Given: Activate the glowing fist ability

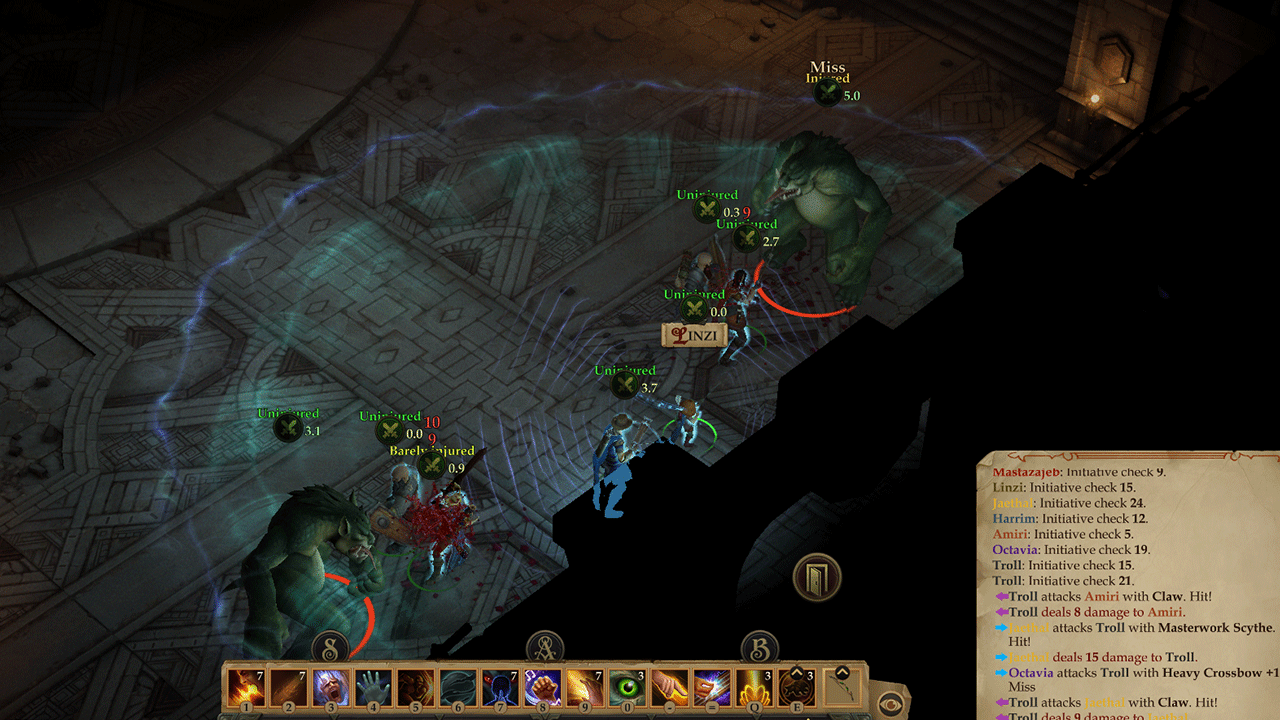Looking at the screenshot, I should [542, 688].
